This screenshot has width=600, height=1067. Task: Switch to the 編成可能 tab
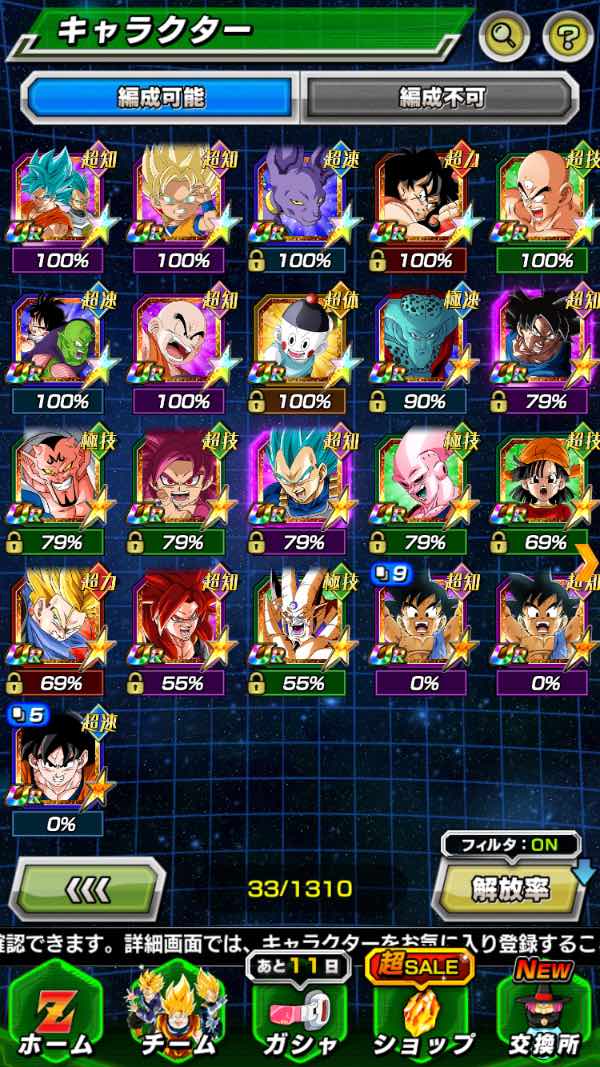(160, 97)
